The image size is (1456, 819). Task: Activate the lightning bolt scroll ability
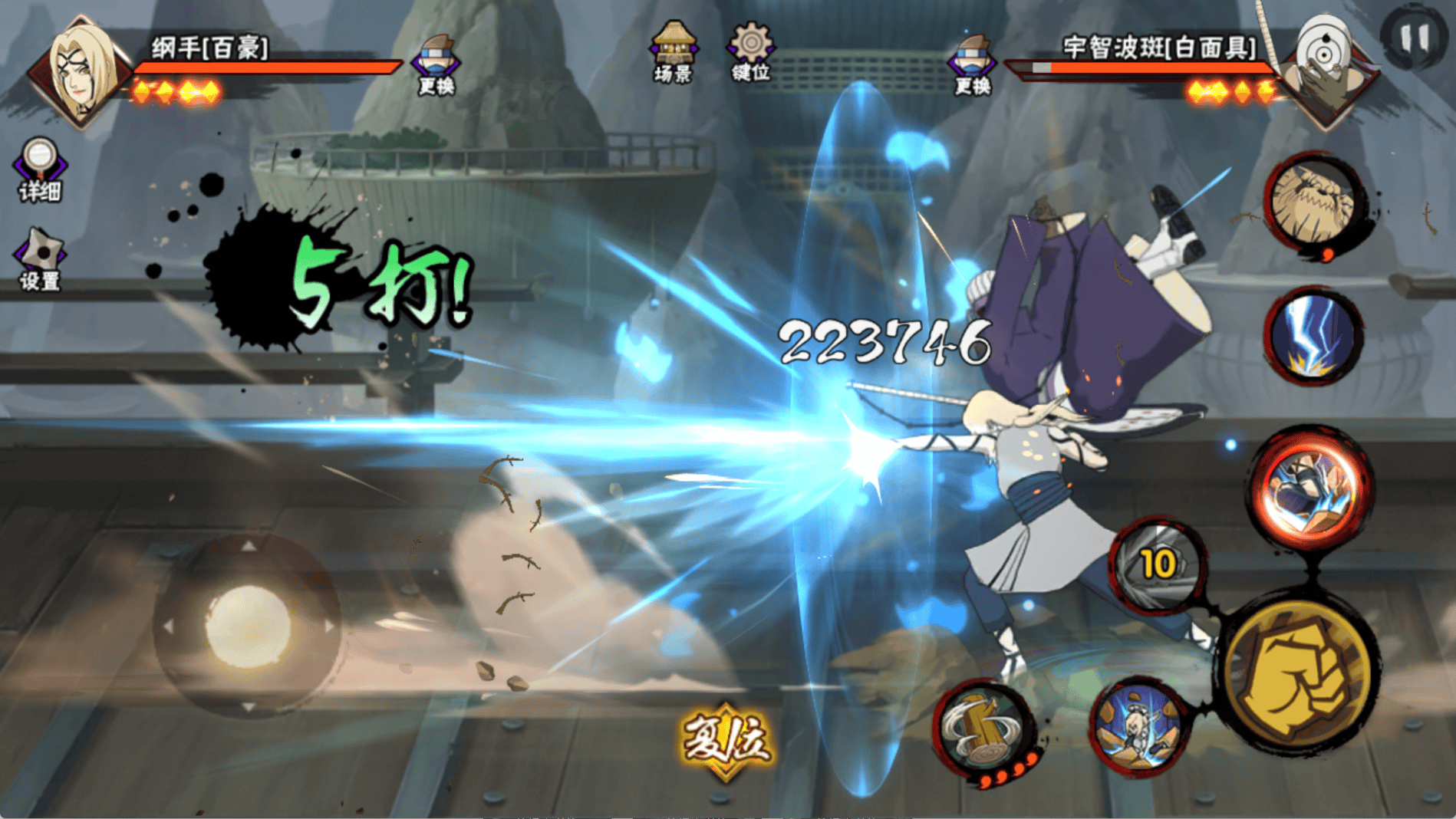[x=1313, y=335]
